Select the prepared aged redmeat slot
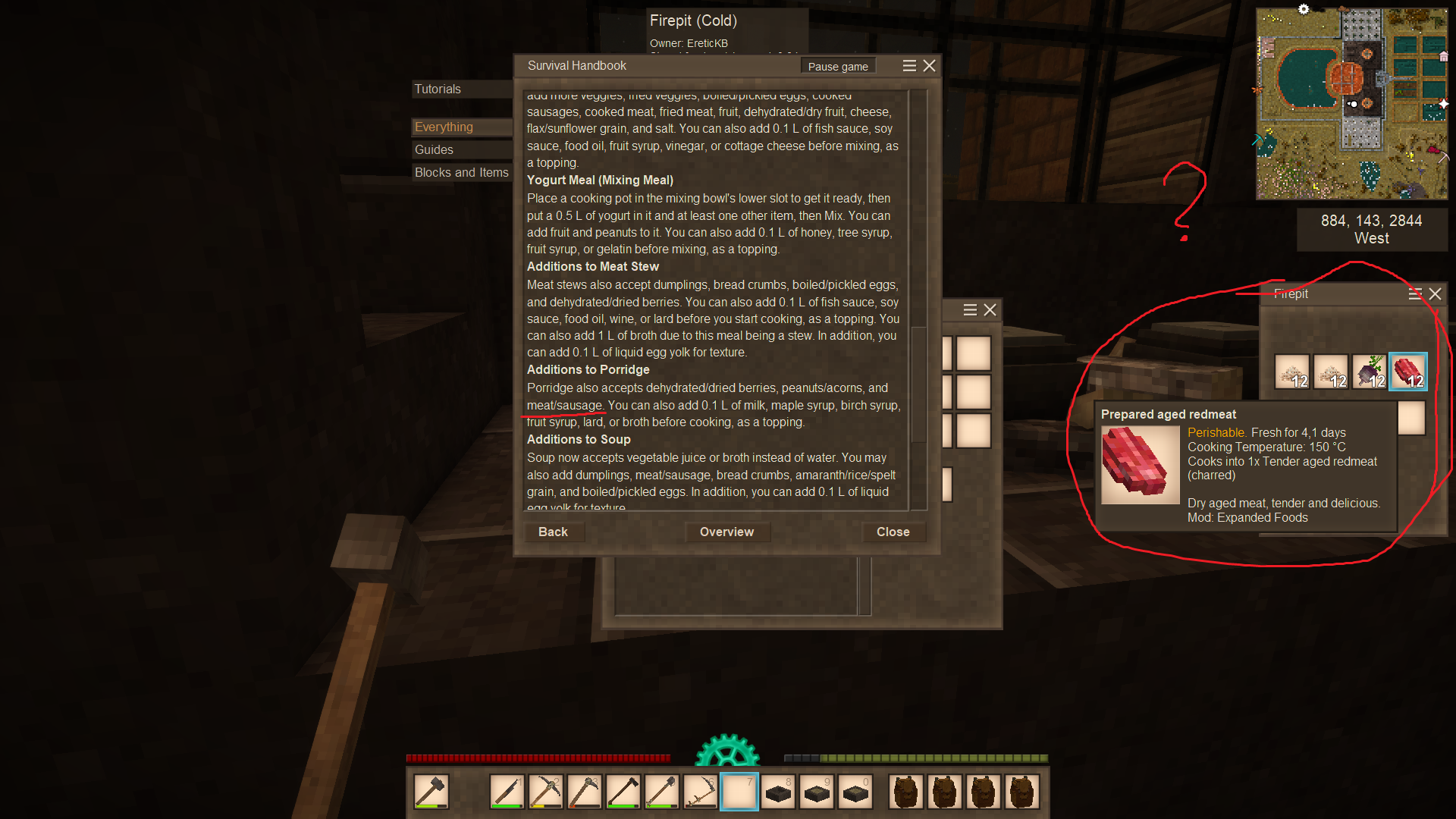The height and width of the screenshot is (819, 1456). coord(1408,372)
